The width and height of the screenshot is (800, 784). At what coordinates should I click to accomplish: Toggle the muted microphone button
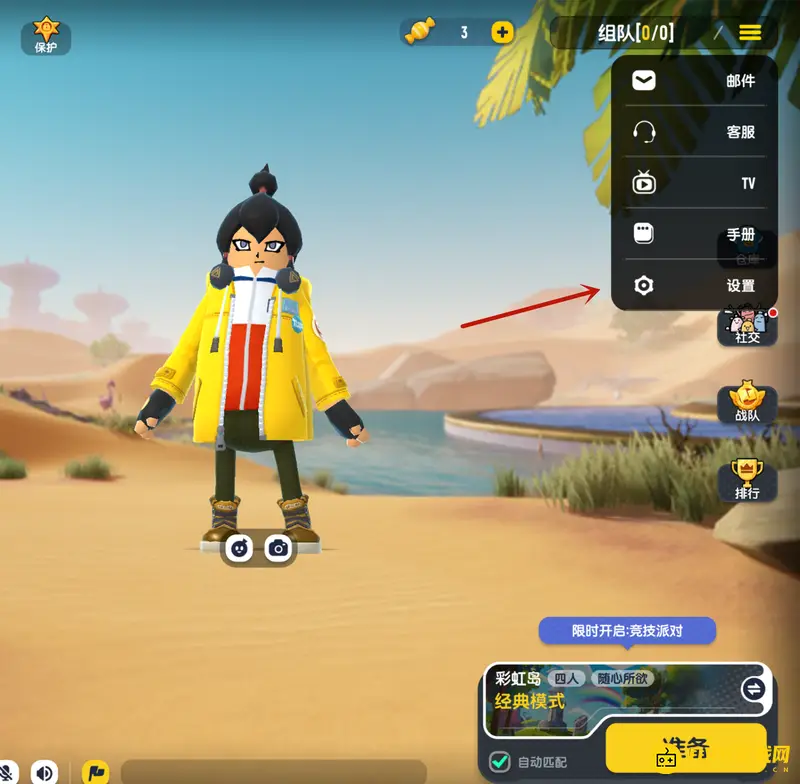(8, 772)
